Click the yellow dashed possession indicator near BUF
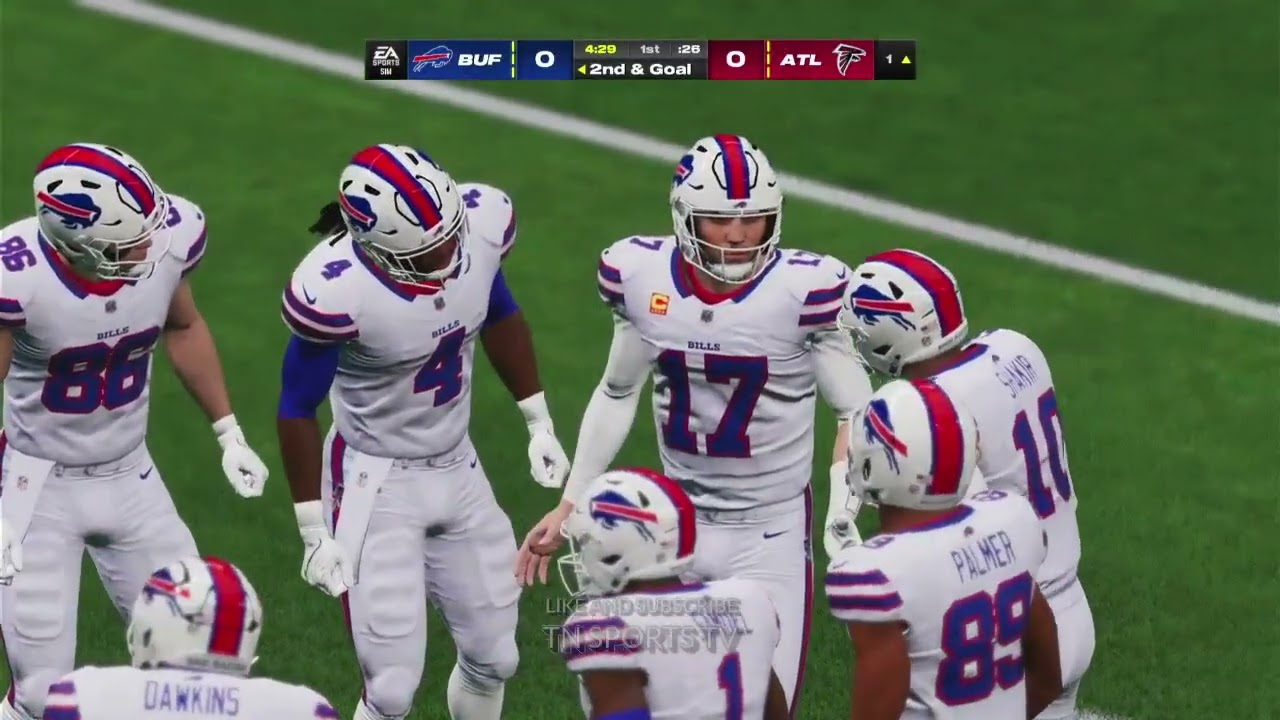 [x=511, y=59]
